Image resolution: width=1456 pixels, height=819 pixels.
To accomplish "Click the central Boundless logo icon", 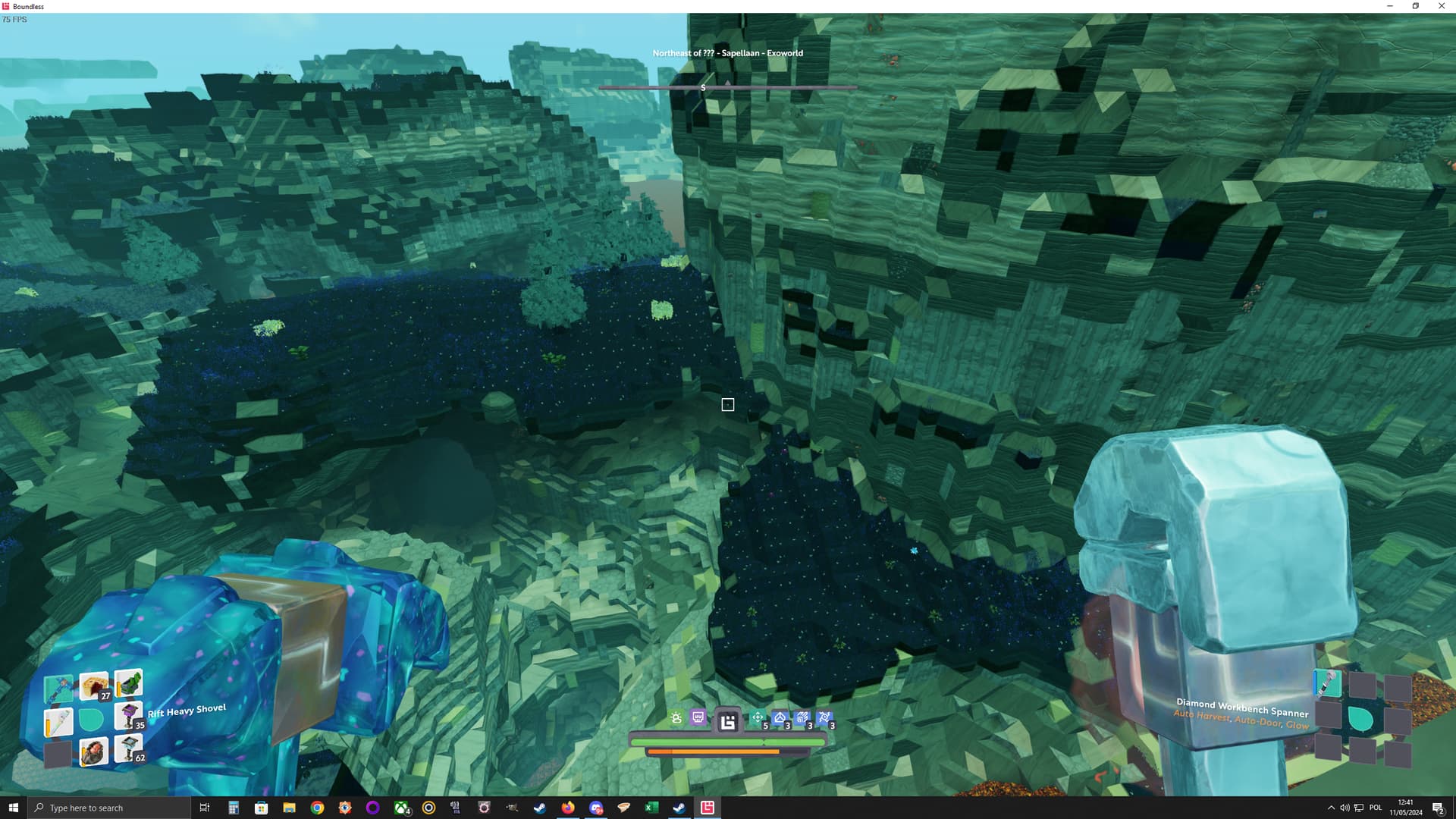I will tap(728, 722).
